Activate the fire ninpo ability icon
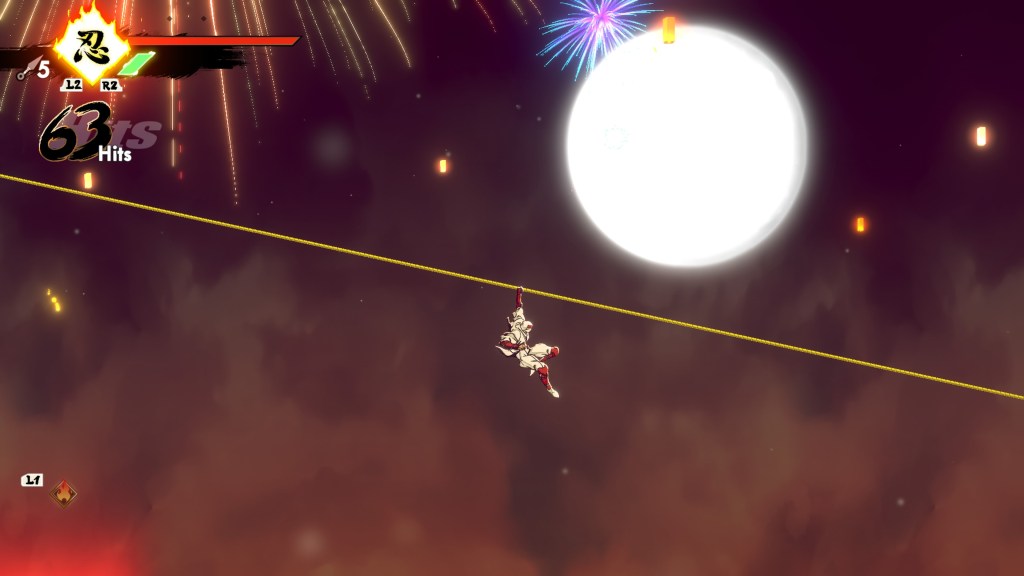The image size is (1024, 576). 64,494
